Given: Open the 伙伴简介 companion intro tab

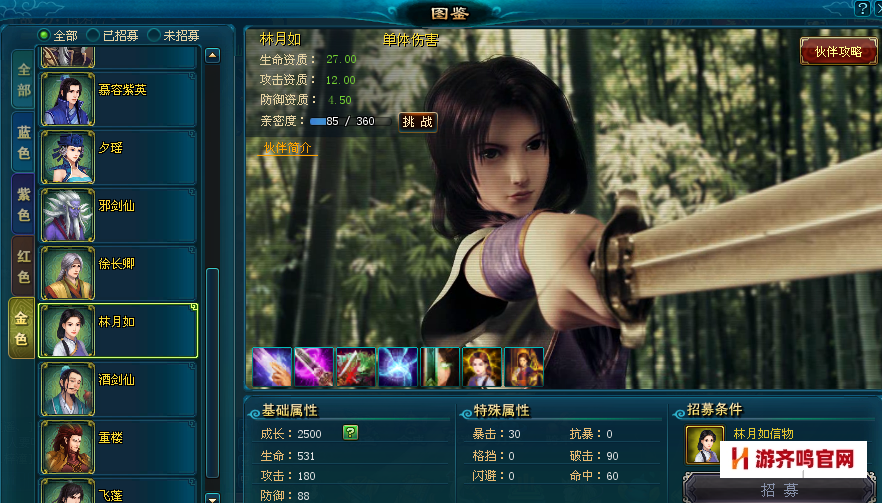Looking at the screenshot, I should 287,147.
